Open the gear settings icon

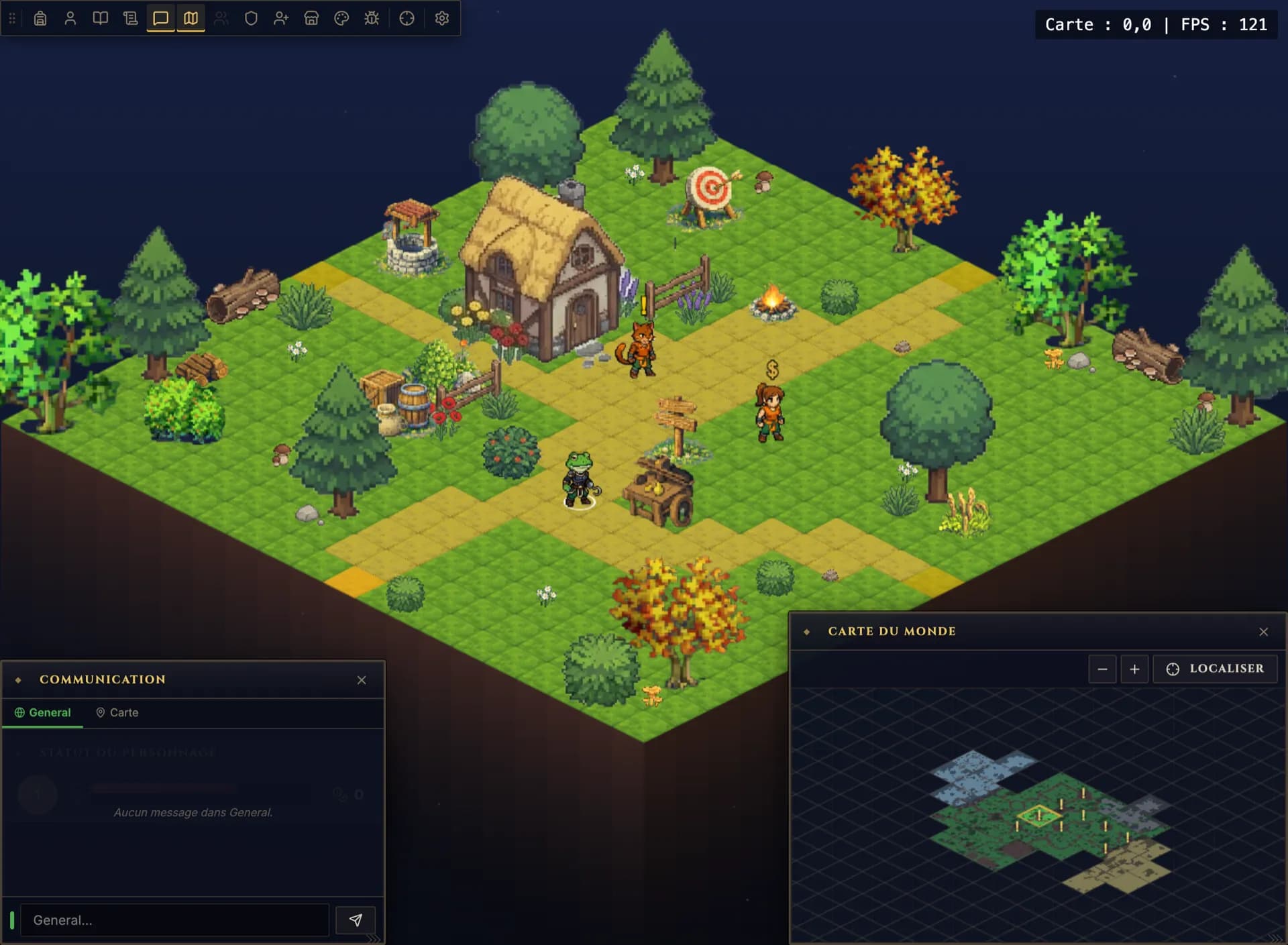(x=442, y=18)
